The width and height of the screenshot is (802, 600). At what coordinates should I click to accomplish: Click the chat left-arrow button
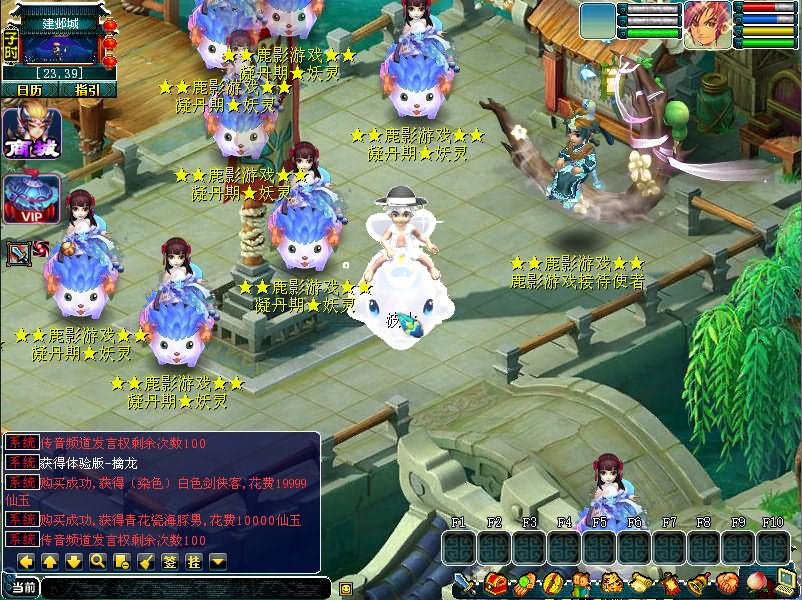tap(25, 561)
